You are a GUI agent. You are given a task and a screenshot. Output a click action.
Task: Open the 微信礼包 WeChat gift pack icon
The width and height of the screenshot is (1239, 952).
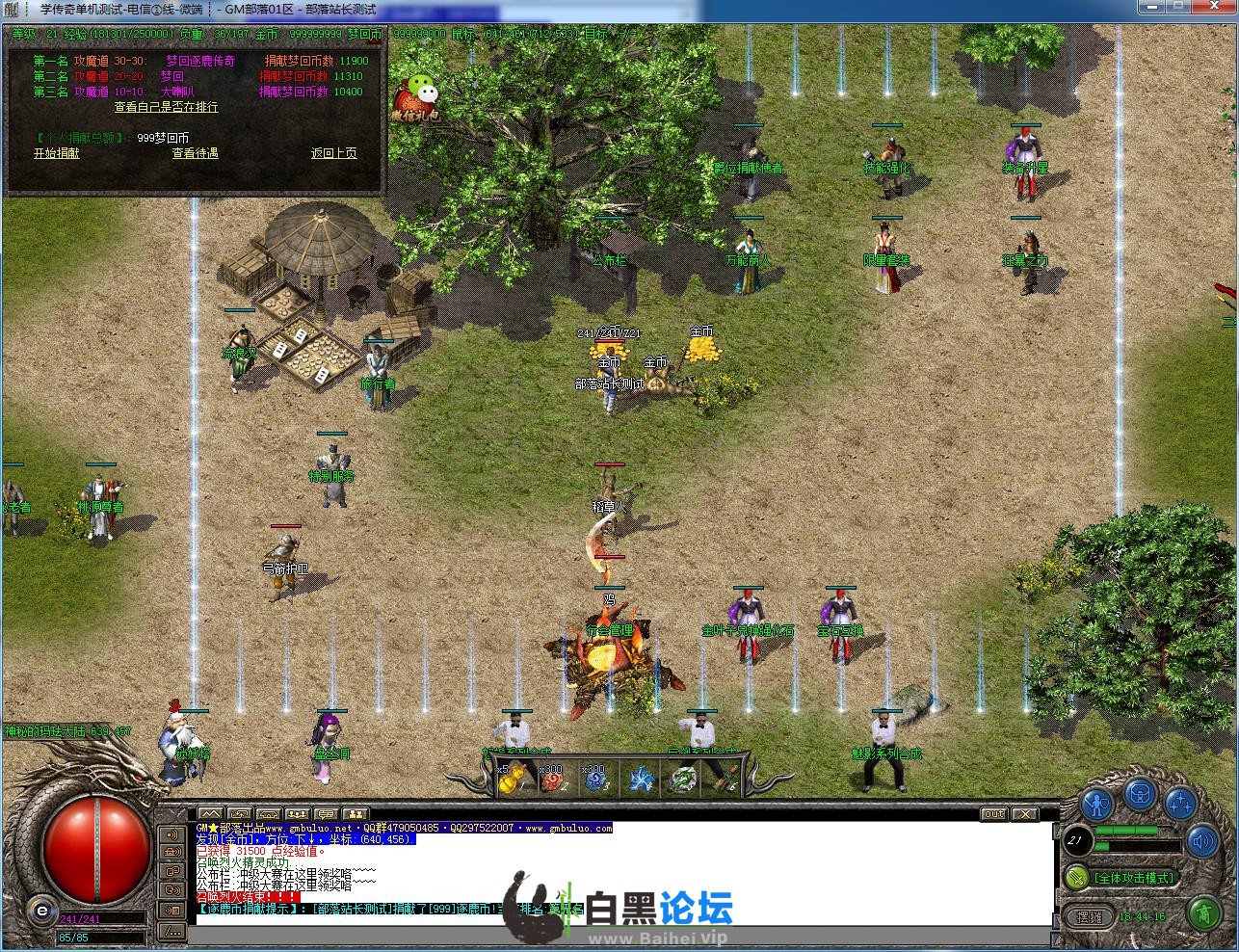tap(417, 98)
